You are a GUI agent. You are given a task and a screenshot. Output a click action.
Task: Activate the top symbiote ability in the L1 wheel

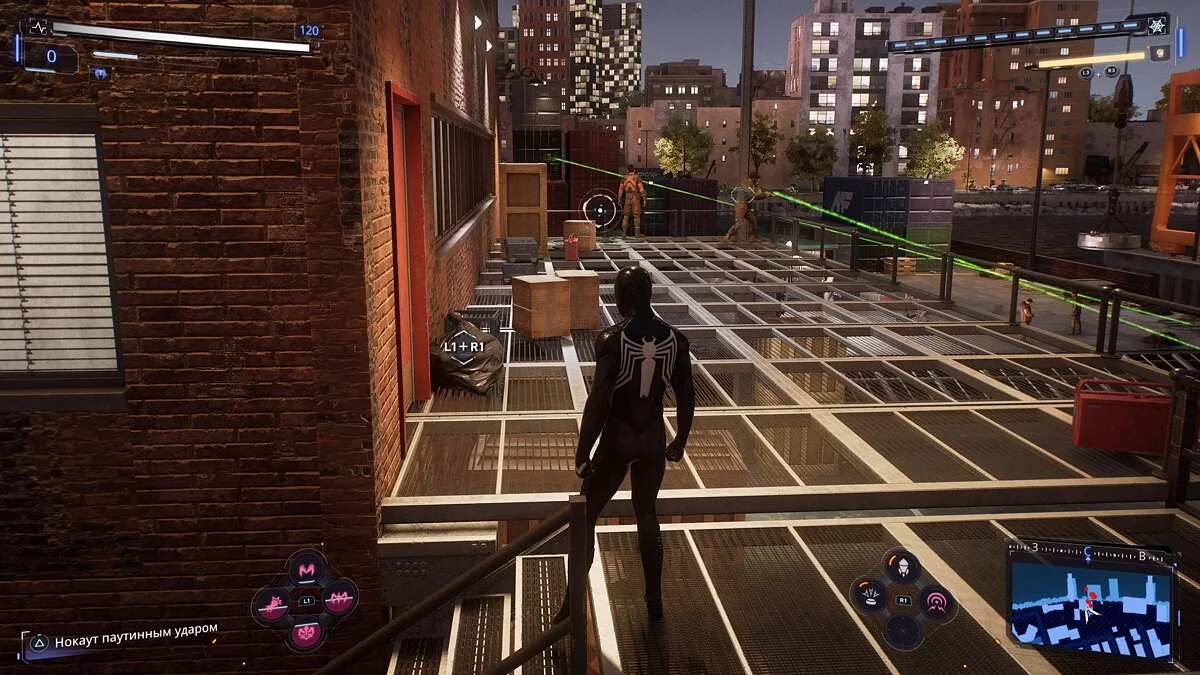305,568
